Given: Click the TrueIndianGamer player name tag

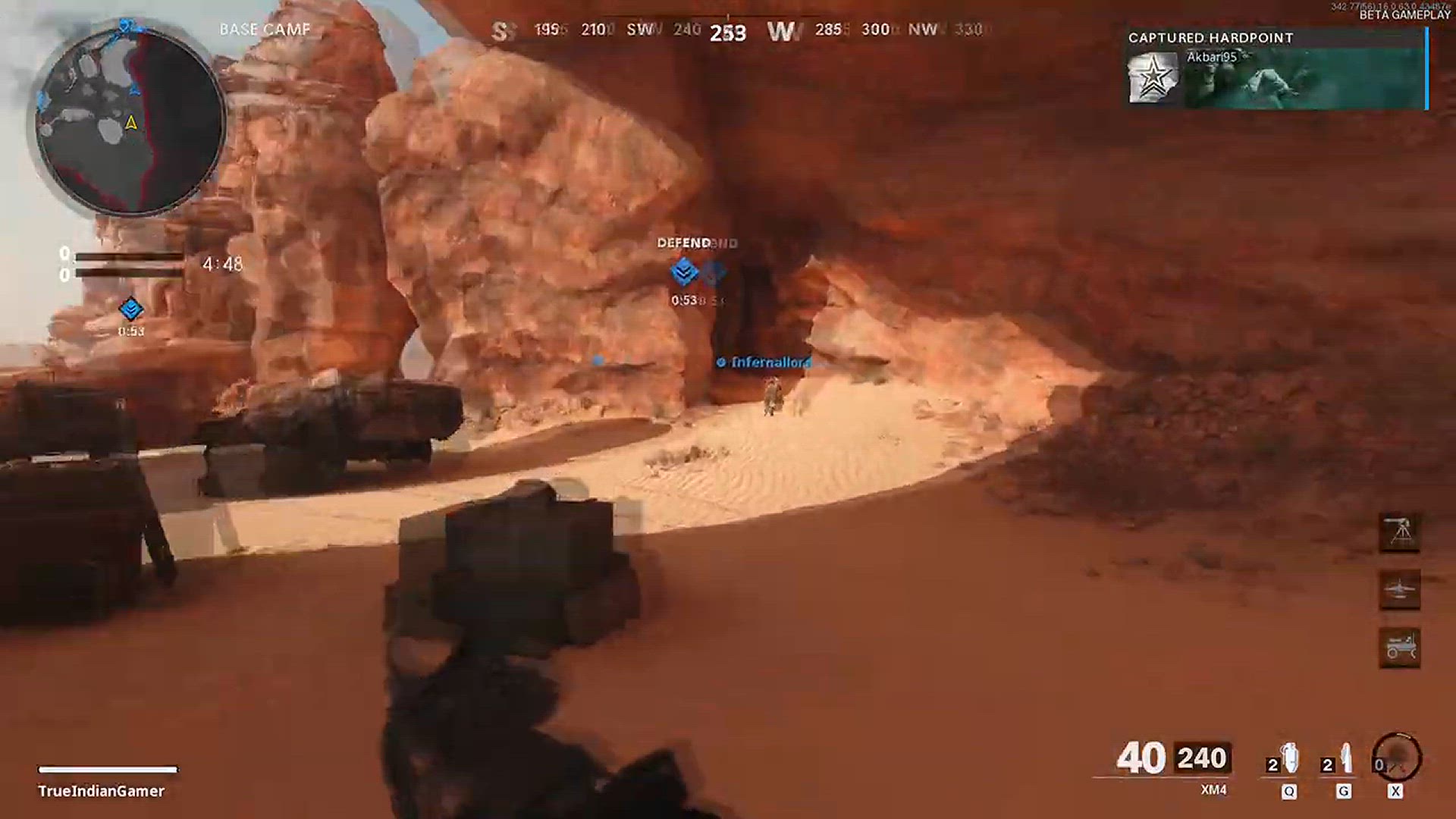Looking at the screenshot, I should click(x=102, y=791).
